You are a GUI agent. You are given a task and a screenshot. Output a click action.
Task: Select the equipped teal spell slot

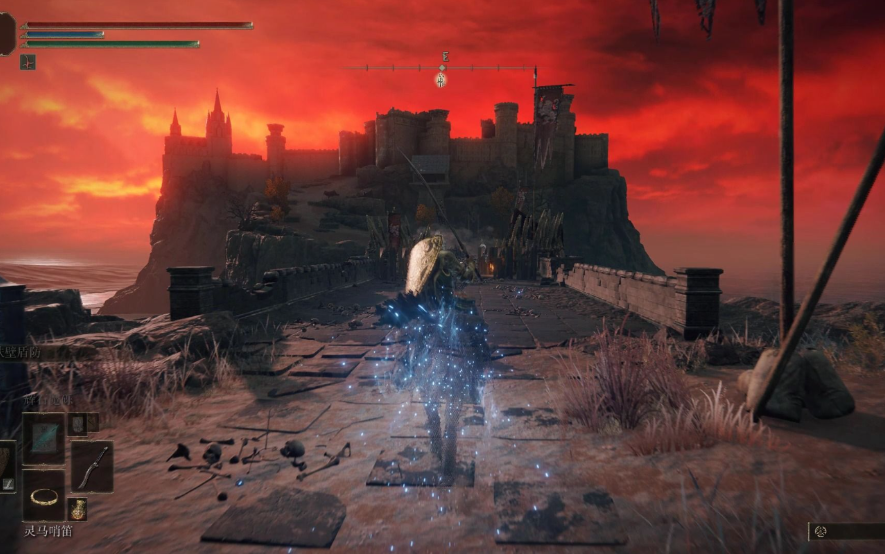[x=43, y=439]
